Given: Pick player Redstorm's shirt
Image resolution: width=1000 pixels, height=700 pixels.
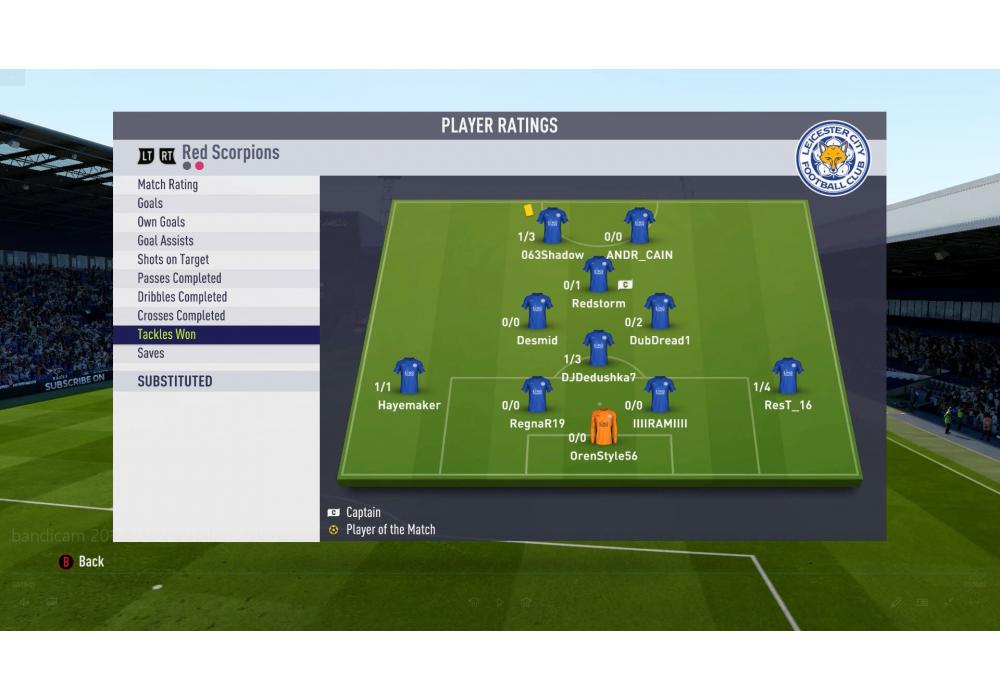Looking at the screenshot, I should (x=598, y=275).
